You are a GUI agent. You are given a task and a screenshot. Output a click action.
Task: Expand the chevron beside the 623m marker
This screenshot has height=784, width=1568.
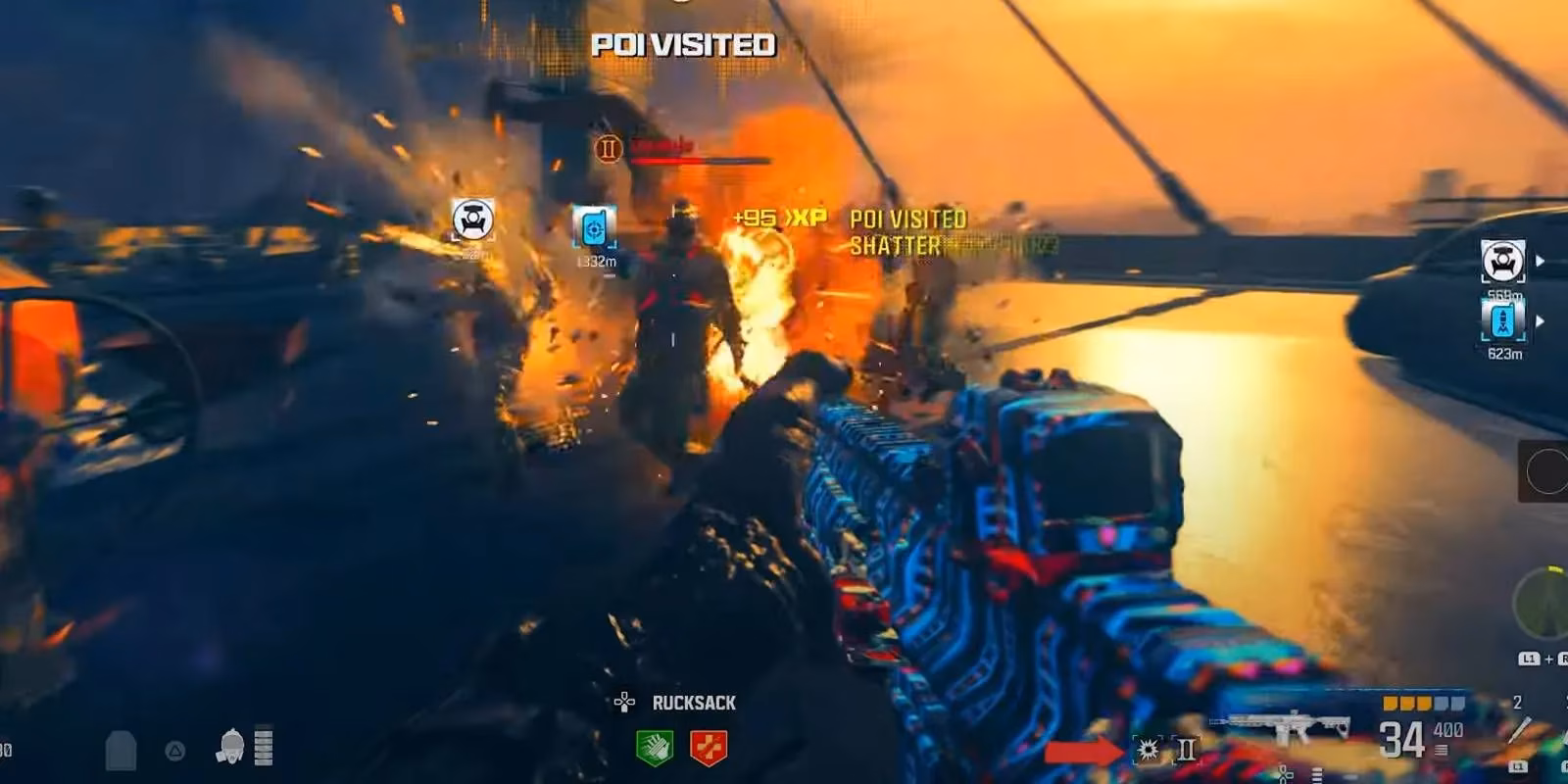[1540, 320]
